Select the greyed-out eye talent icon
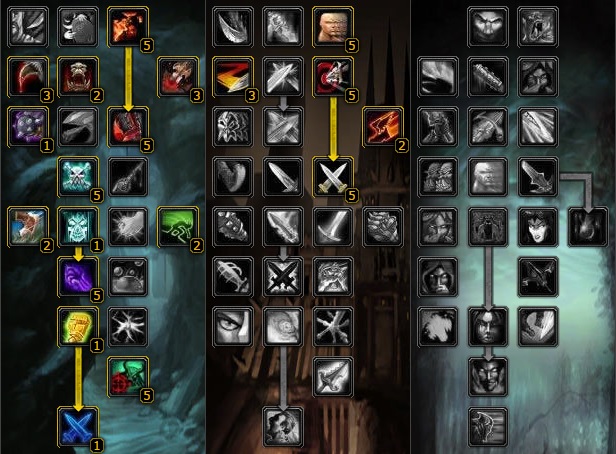616x454 pixels. click(x=232, y=325)
